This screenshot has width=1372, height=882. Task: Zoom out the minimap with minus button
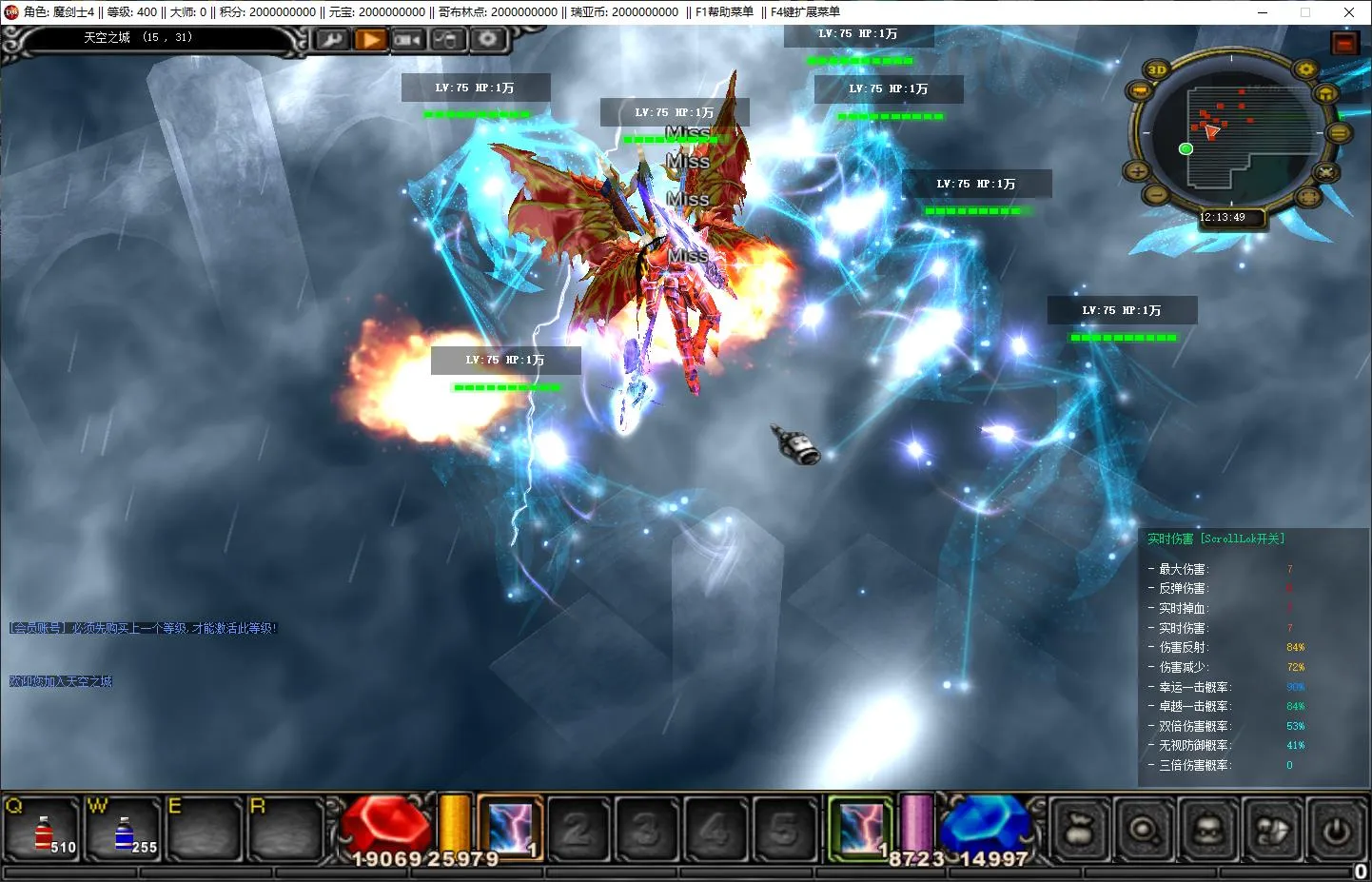pyautogui.click(x=1156, y=194)
